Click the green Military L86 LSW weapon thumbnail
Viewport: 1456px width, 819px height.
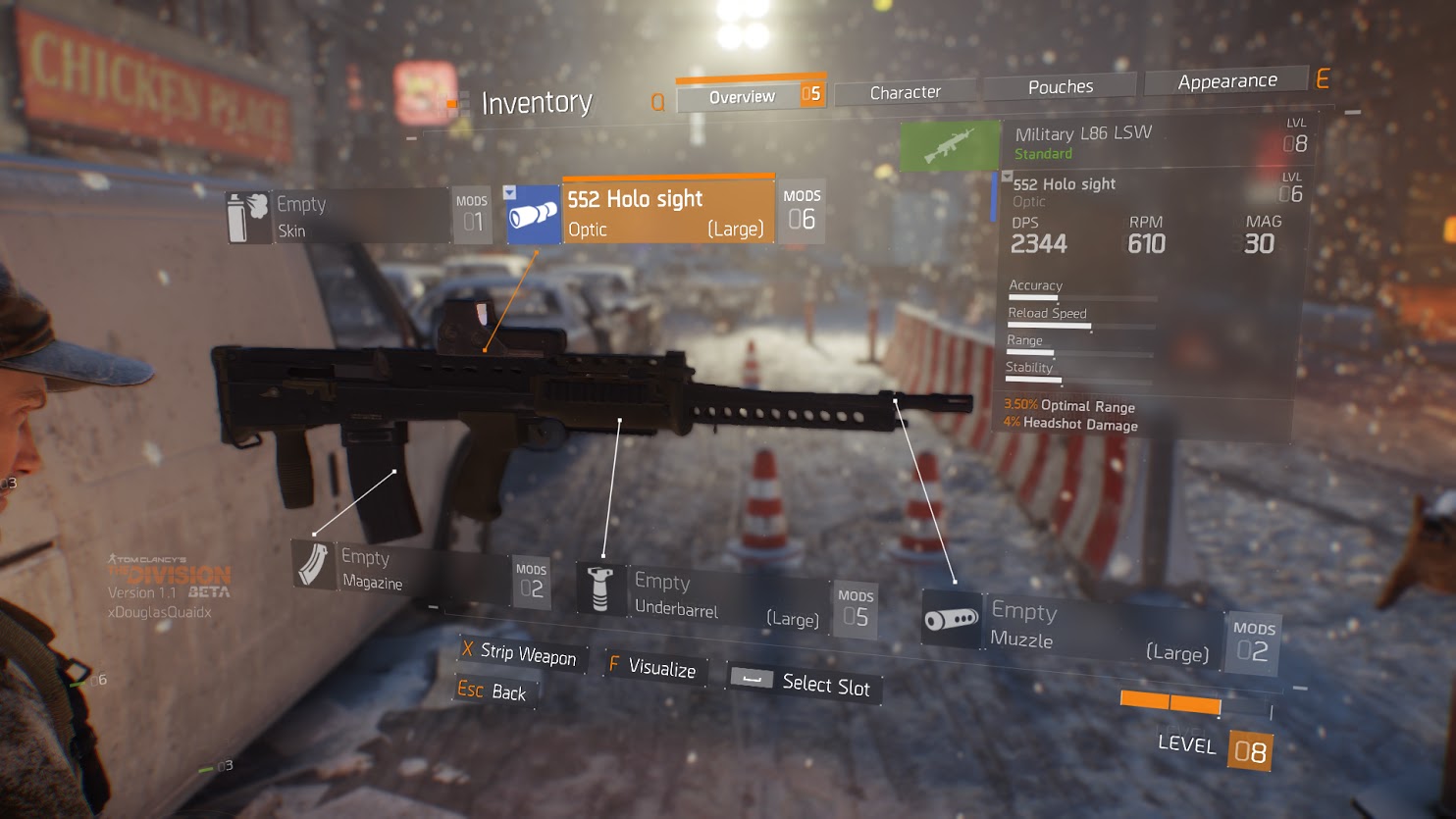(949, 146)
